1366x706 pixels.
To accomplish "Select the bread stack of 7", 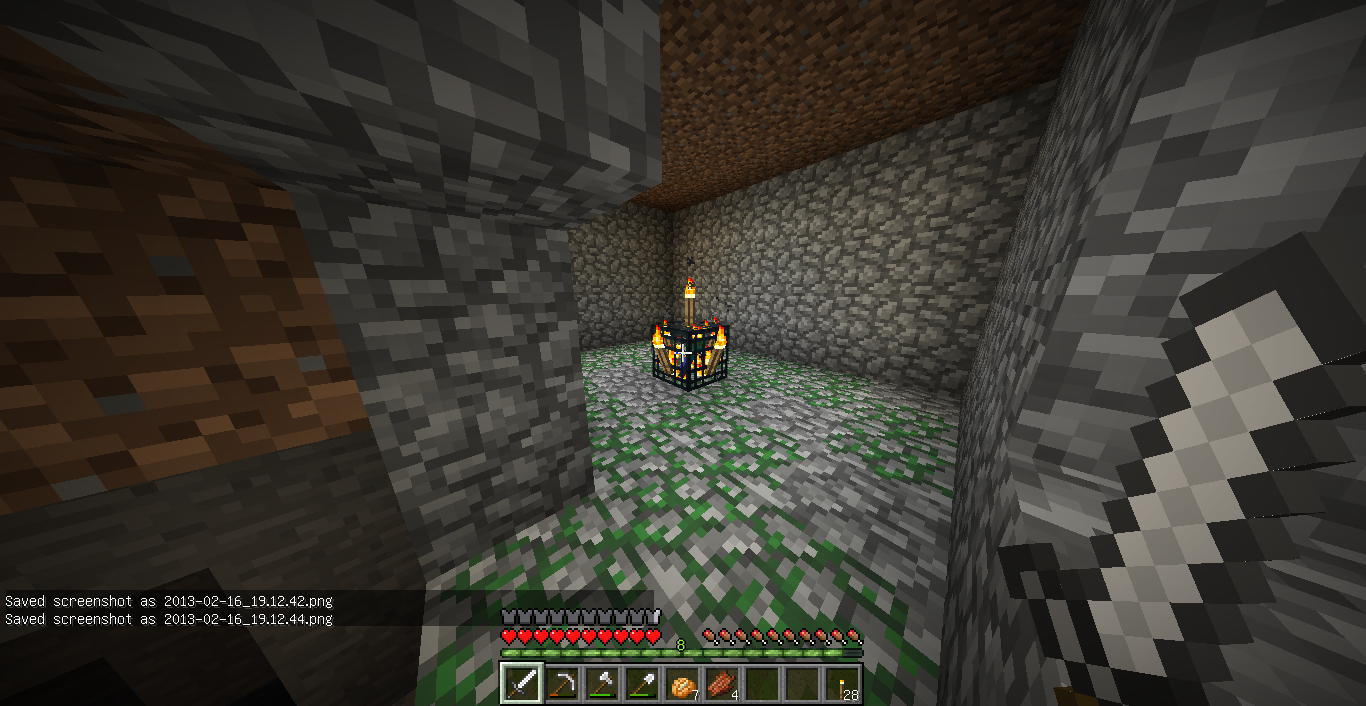I will coord(682,684).
